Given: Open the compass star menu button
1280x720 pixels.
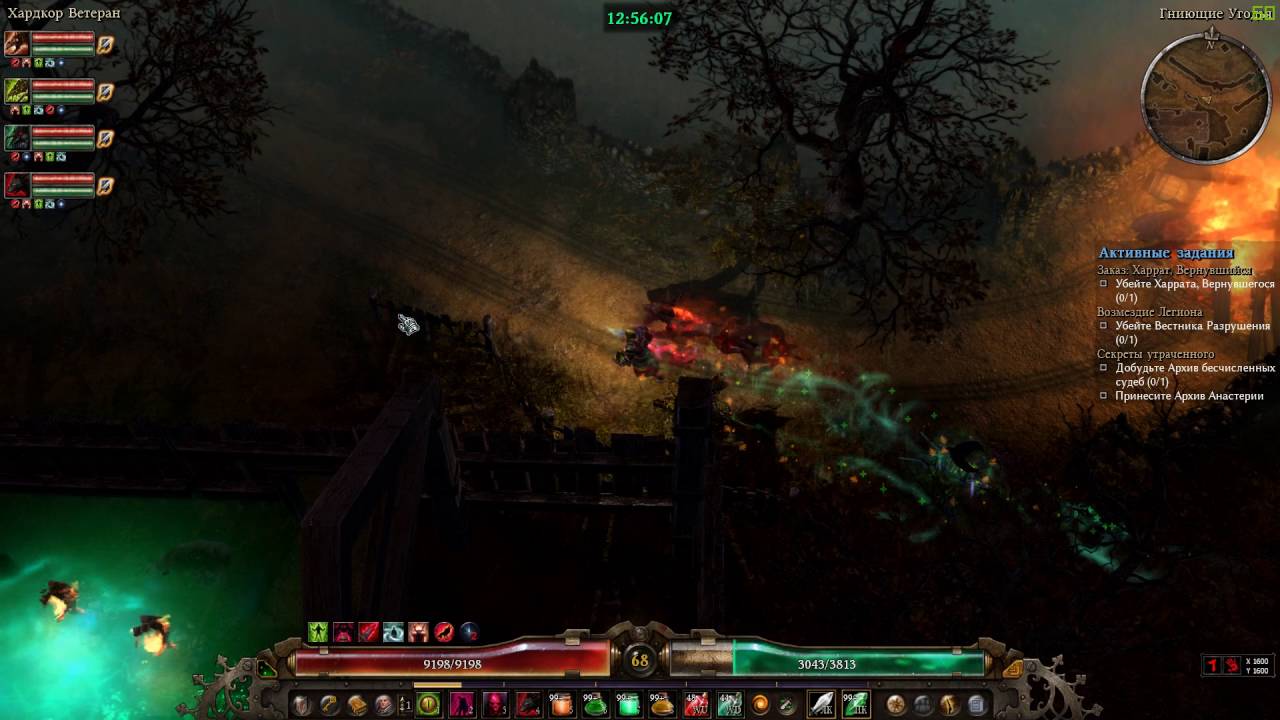Looking at the screenshot, I should point(896,705).
